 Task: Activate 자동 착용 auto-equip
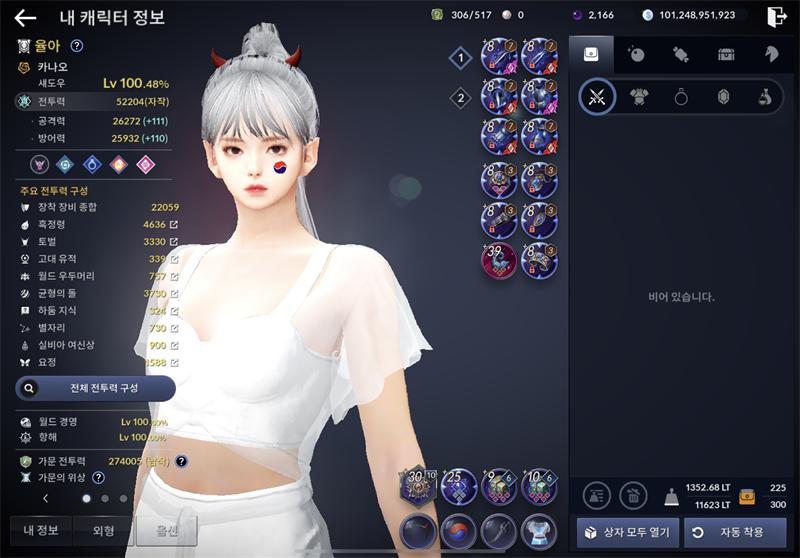(x=735, y=532)
